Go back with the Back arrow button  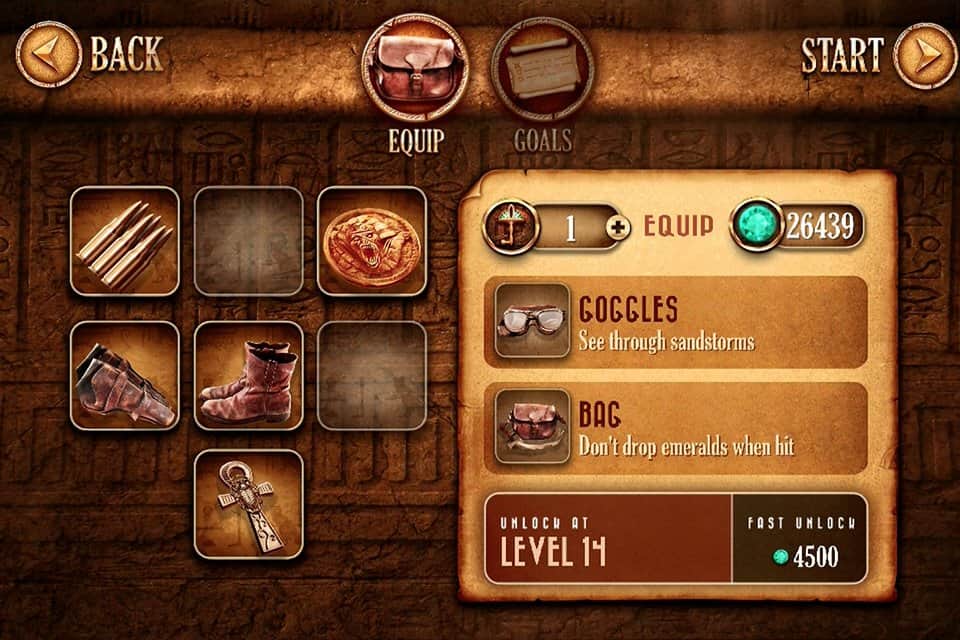coord(50,55)
